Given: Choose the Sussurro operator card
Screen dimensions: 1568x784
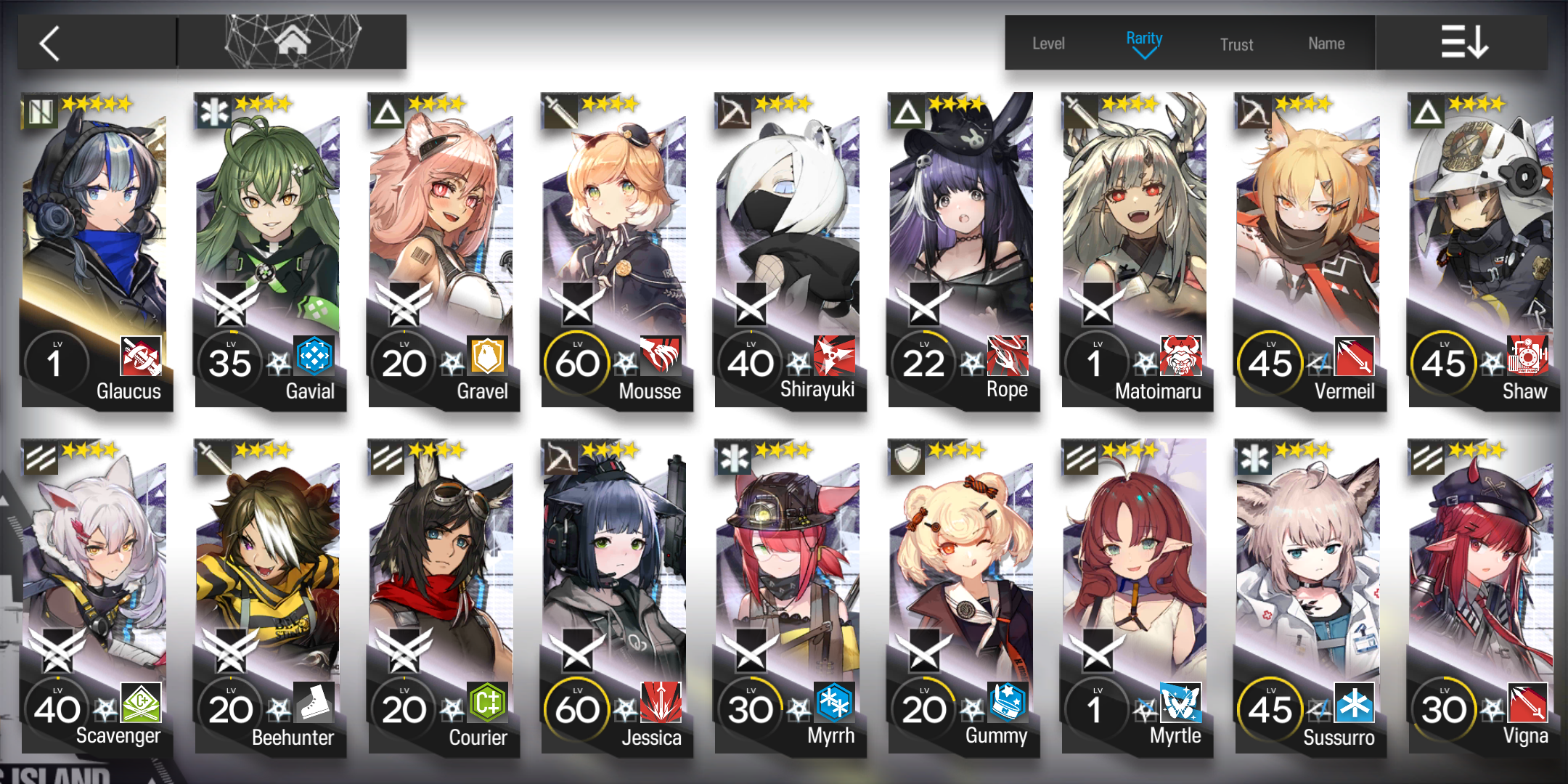Looking at the screenshot, I should (x=1309, y=597).
